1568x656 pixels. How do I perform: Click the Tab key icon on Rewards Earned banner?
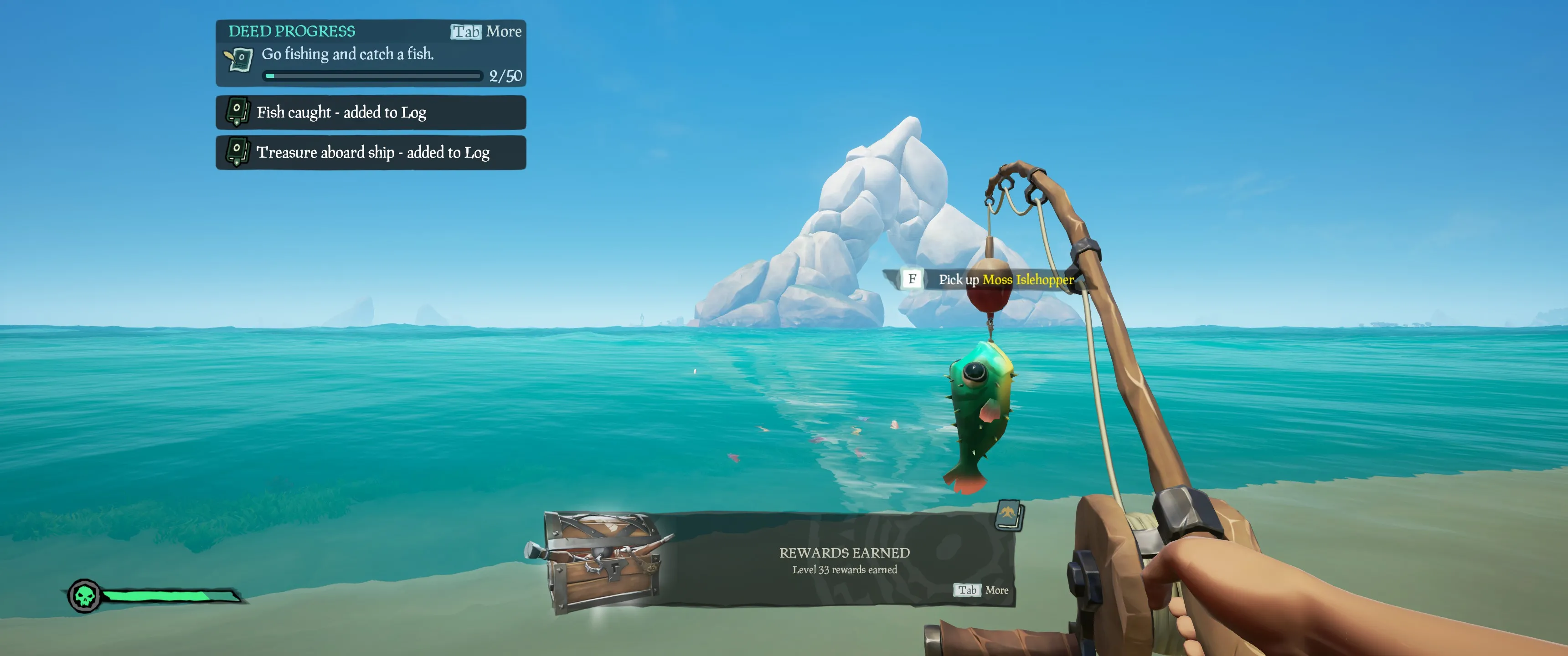click(x=968, y=589)
